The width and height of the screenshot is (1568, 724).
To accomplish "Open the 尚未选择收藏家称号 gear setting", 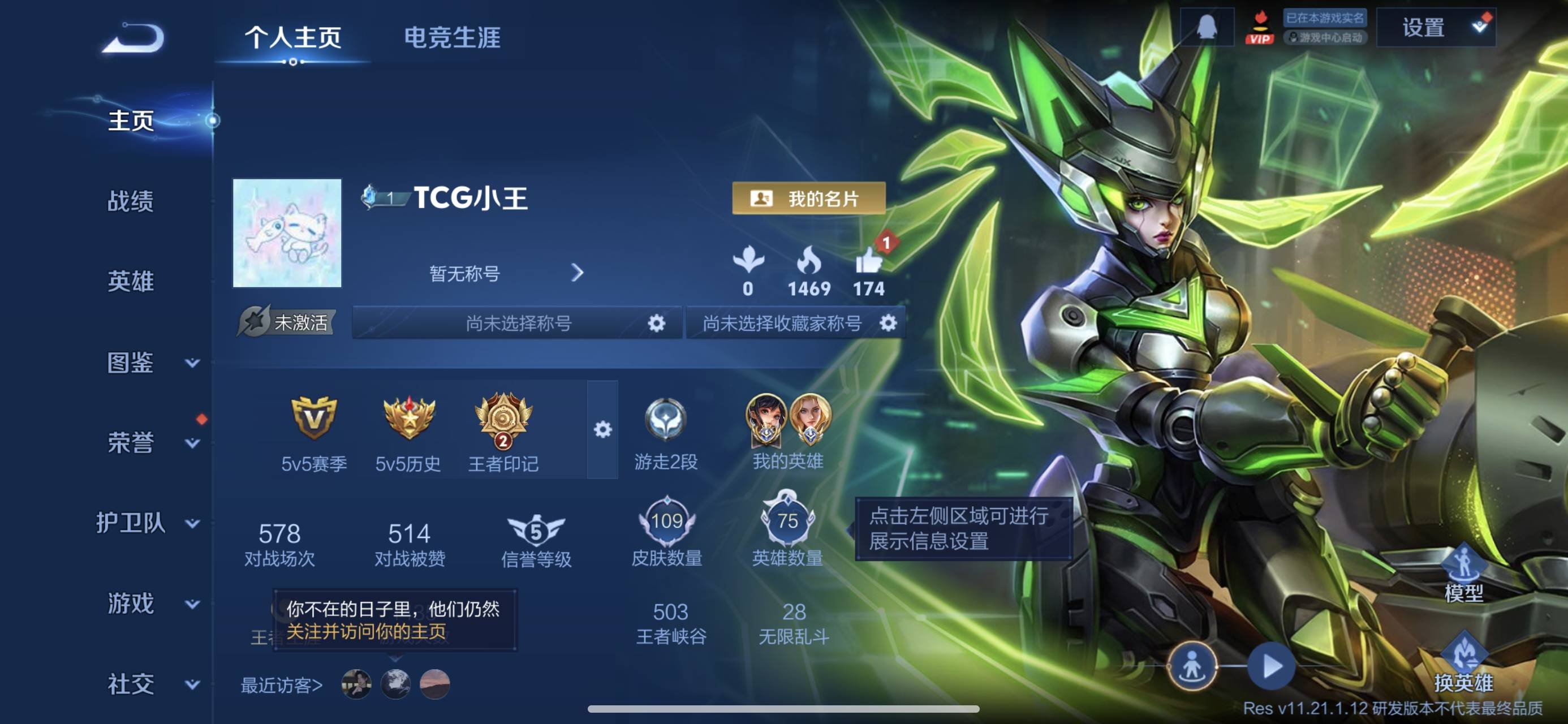I will pos(888,323).
